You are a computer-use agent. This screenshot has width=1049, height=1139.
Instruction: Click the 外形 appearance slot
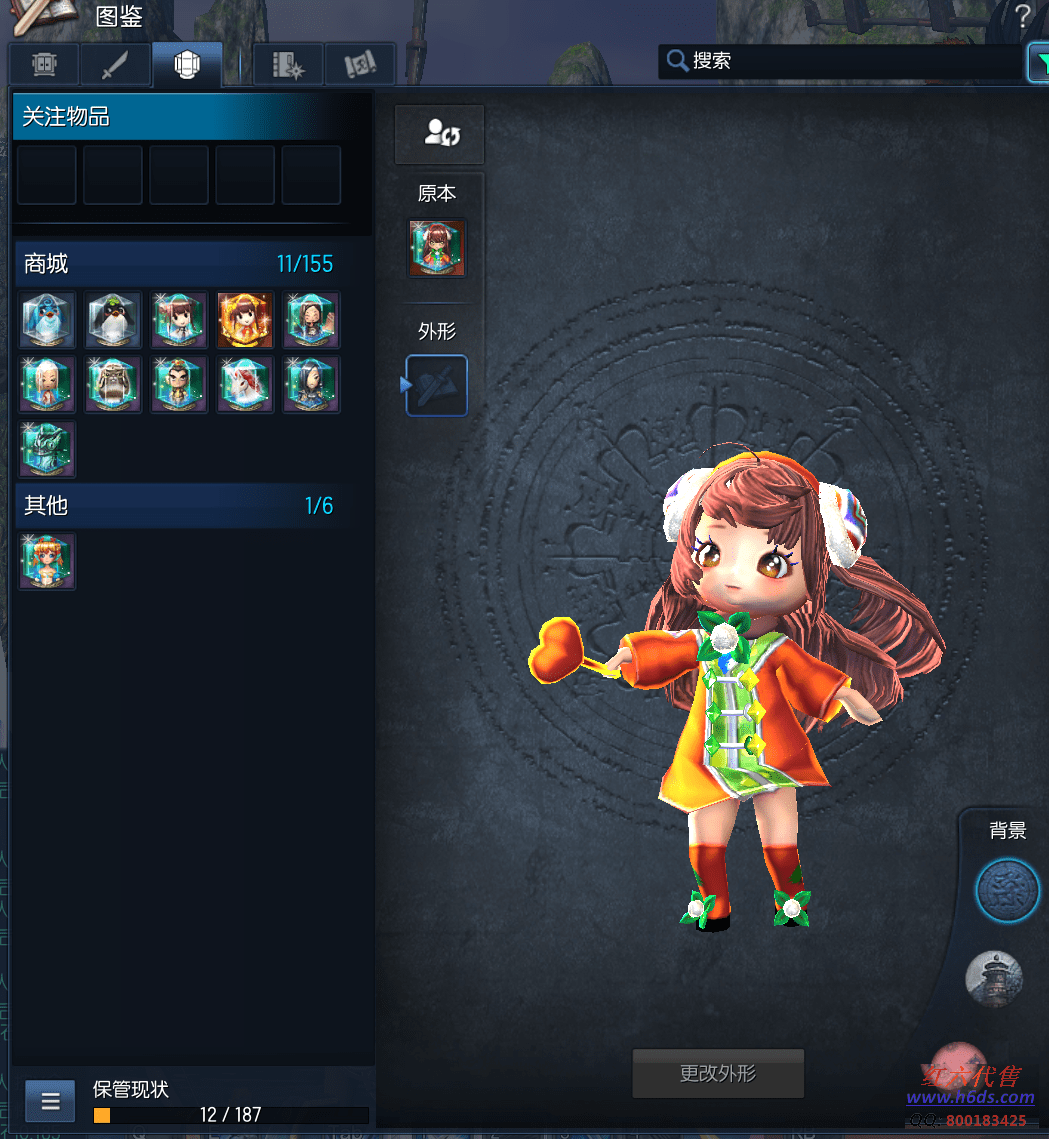437,385
